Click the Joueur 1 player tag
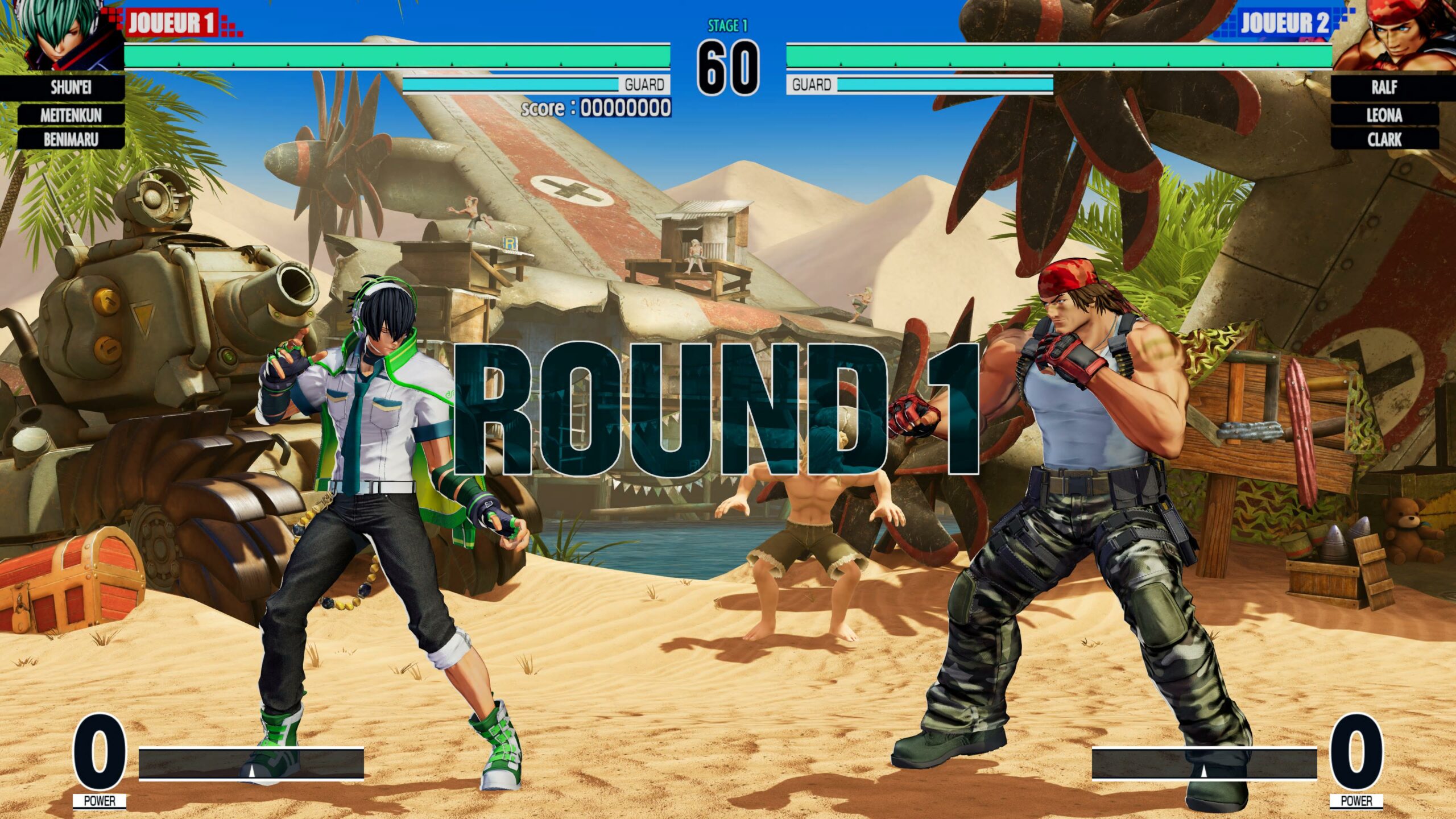The height and width of the screenshot is (819, 1456). [172, 23]
